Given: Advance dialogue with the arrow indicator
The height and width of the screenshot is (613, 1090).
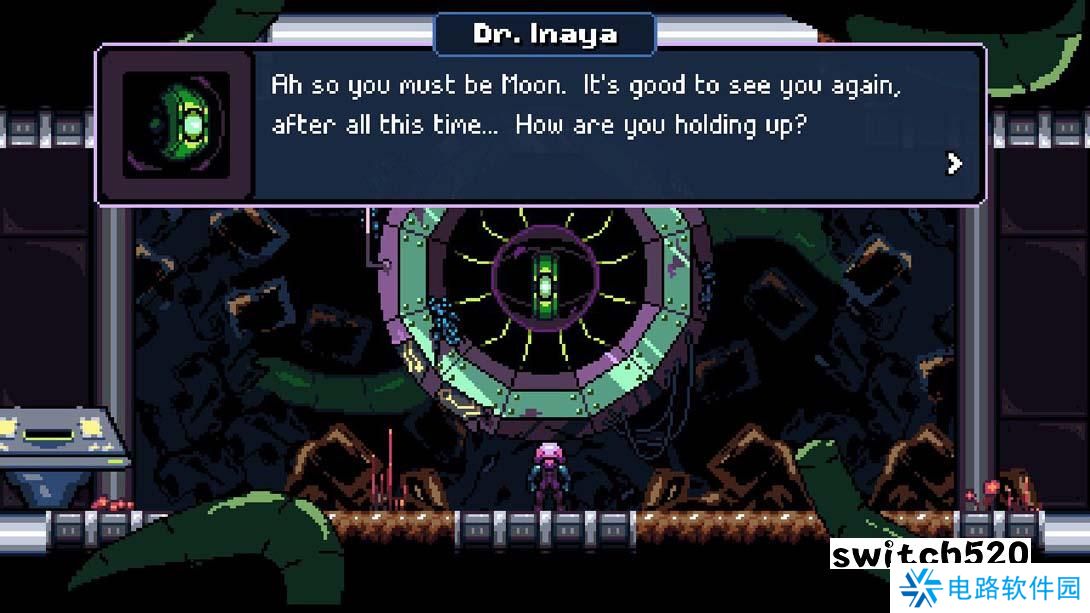Looking at the screenshot, I should pos(955,163).
